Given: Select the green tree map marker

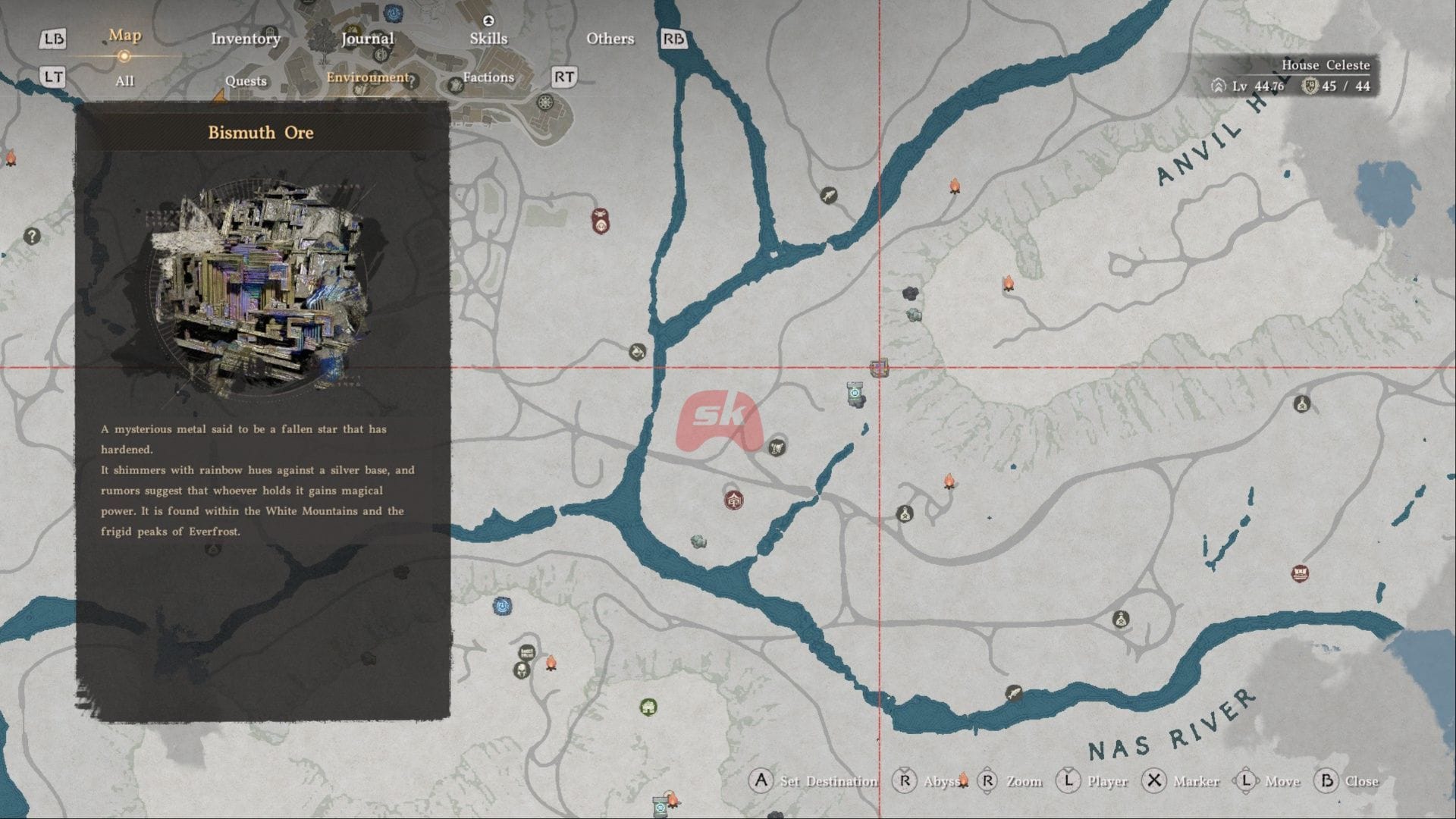Looking at the screenshot, I should [648, 708].
